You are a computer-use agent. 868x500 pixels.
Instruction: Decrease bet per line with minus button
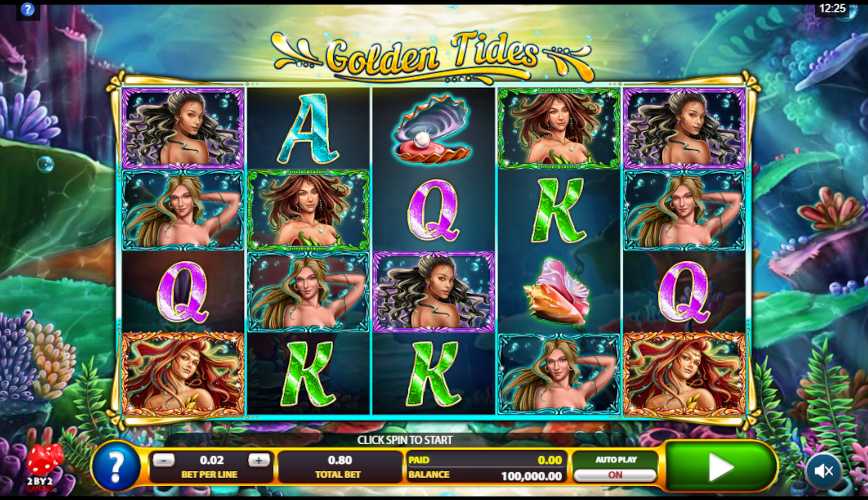pyautogui.click(x=165, y=460)
